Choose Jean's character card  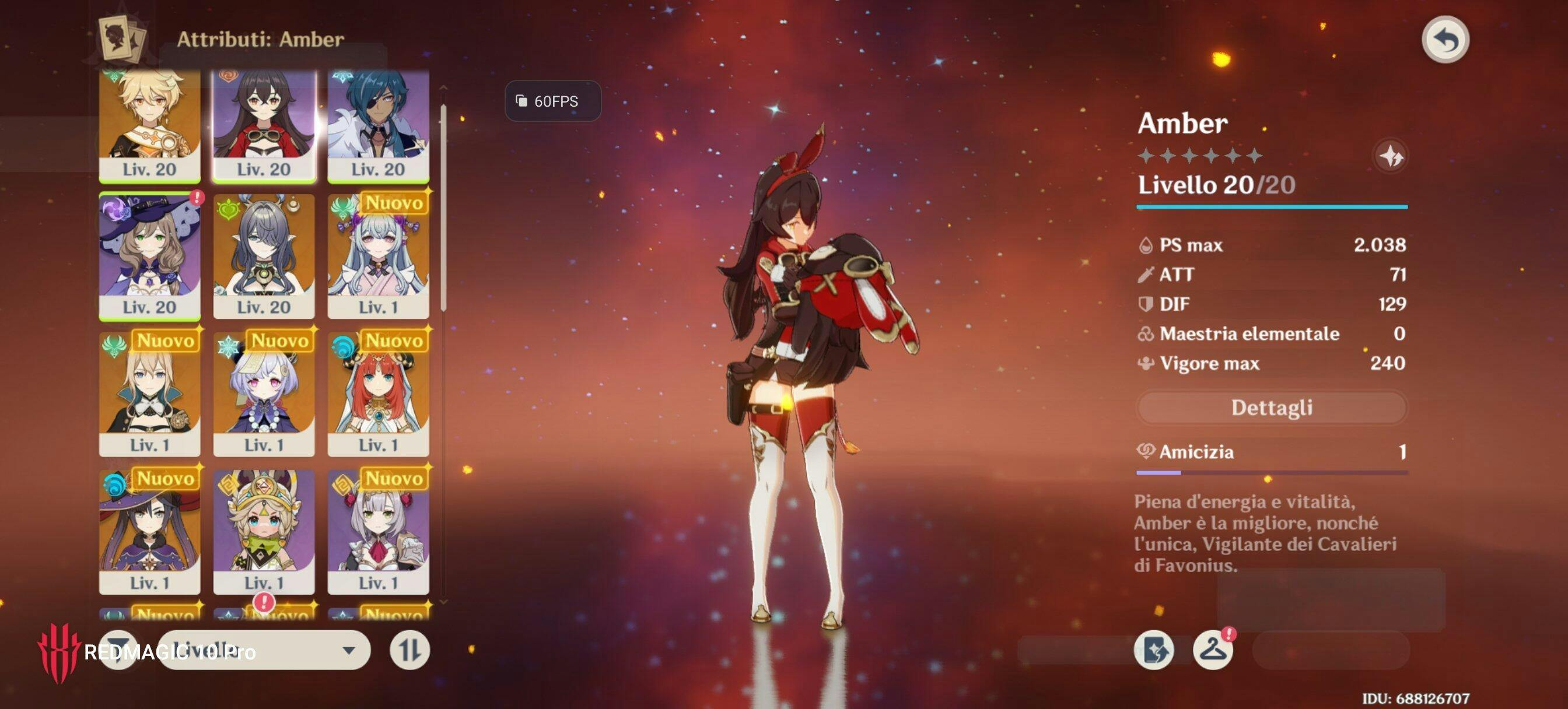150,394
